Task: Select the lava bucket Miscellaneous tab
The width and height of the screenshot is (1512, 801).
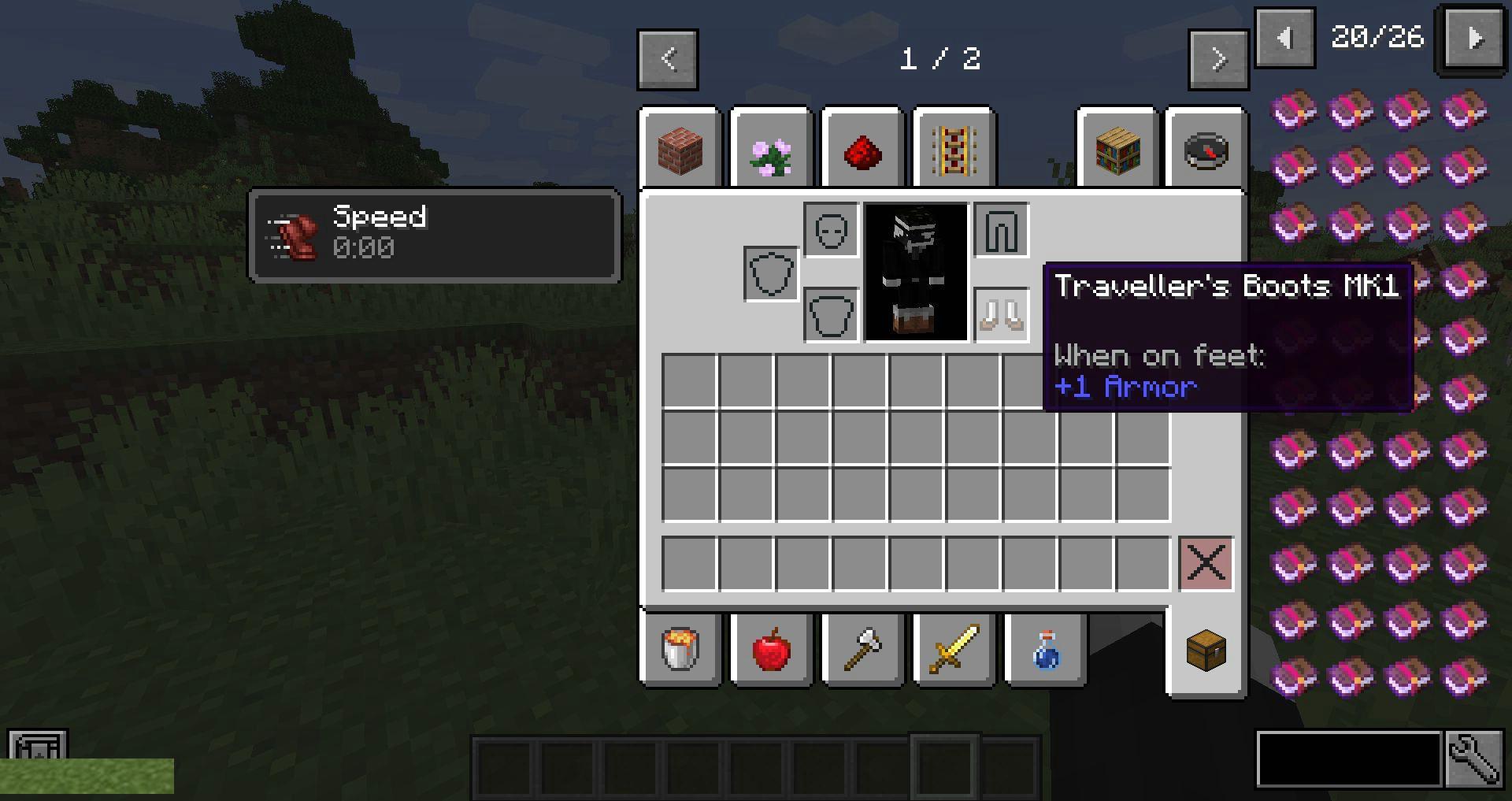Action: (x=680, y=650)
